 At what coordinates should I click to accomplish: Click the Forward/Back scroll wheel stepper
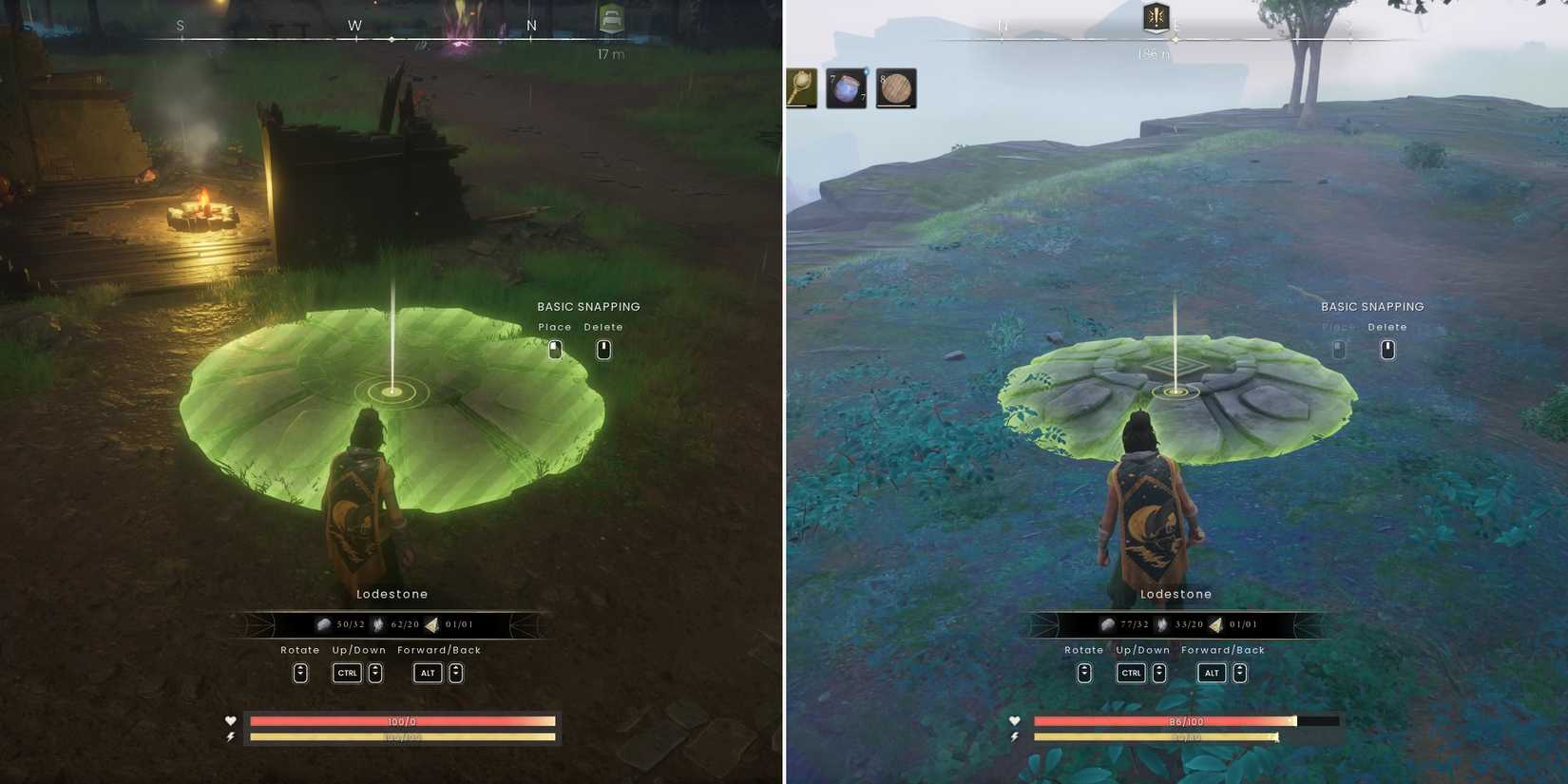455,673
